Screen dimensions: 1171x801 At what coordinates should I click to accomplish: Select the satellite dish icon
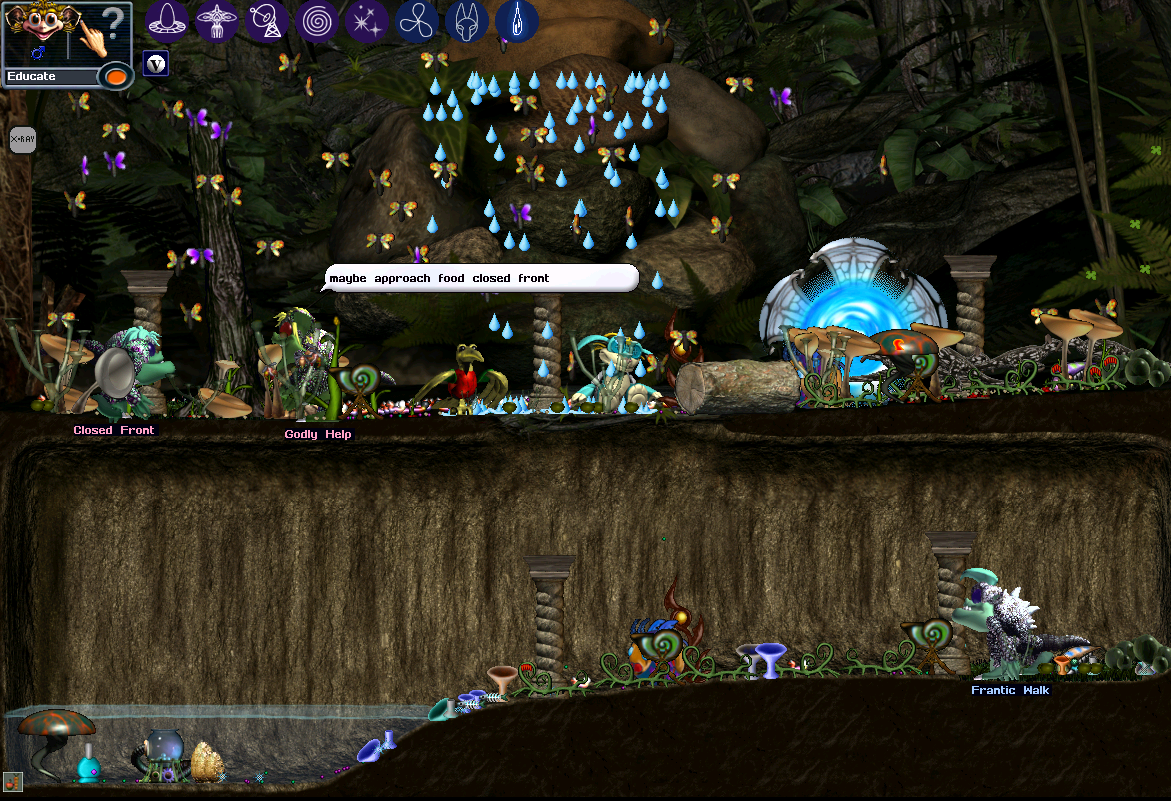pyautogui.click(x=267, y=20)
